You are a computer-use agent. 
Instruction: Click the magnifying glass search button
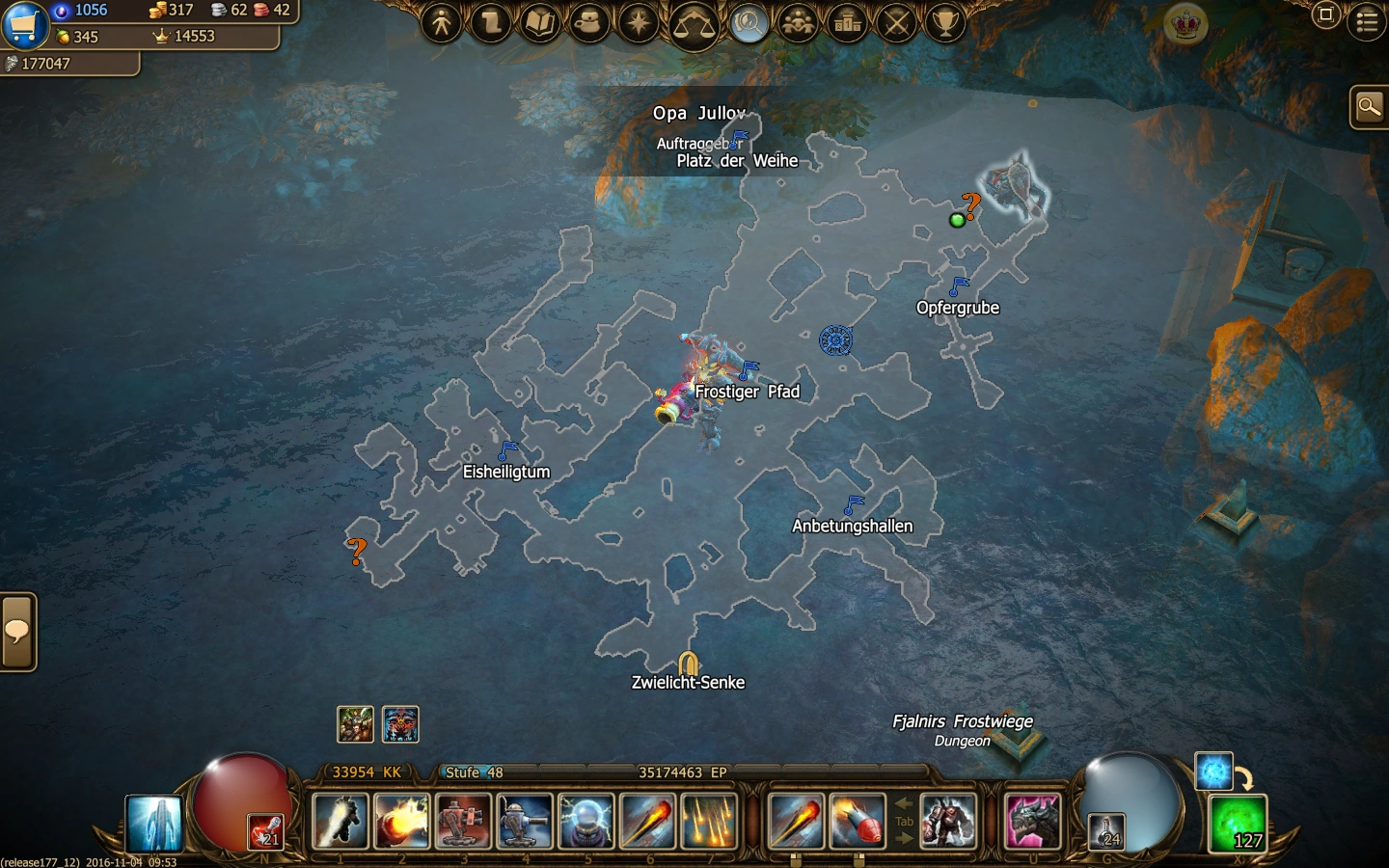(1369, 107)
